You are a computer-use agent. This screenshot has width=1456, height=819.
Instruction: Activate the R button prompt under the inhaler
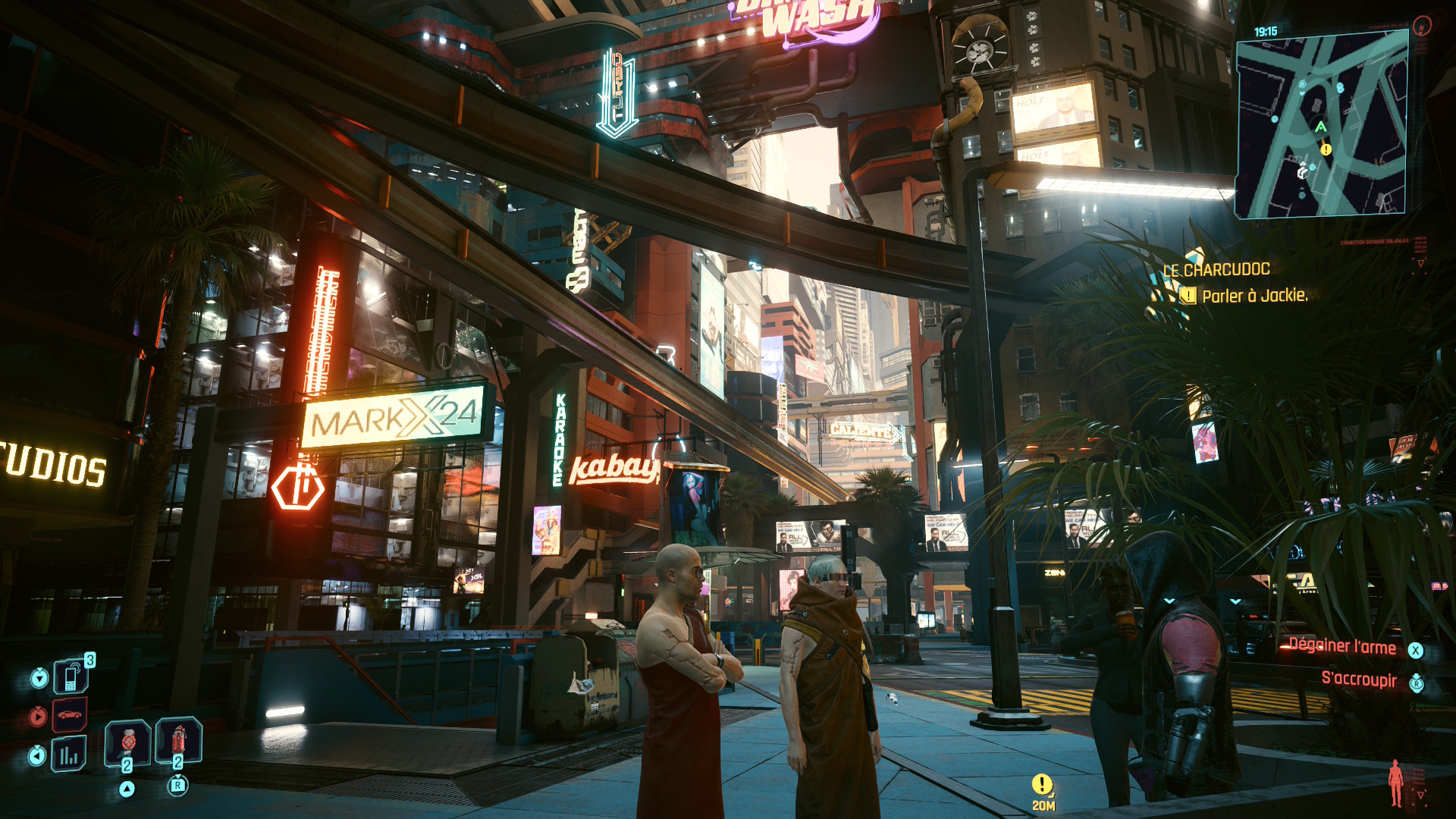point(178,786)
